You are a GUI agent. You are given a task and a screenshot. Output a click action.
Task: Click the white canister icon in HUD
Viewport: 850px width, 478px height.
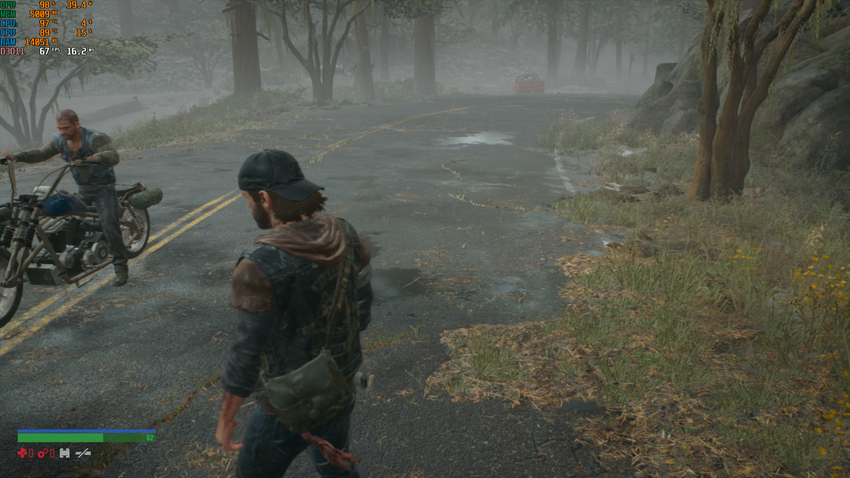[65, 453]
